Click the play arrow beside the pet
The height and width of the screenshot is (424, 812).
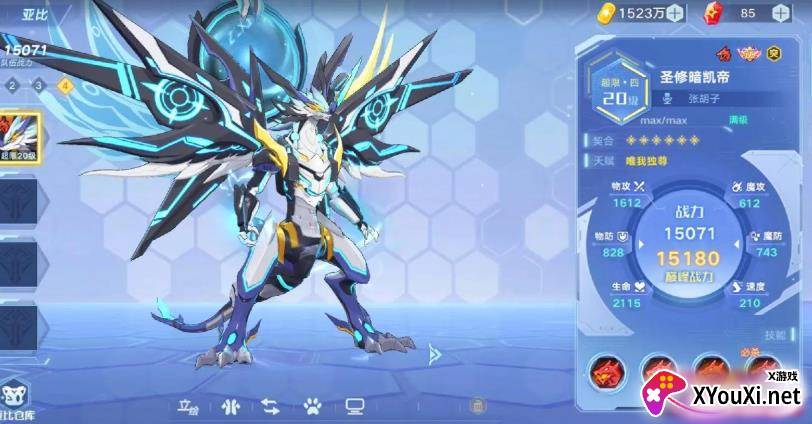click(x=434, y=354)
